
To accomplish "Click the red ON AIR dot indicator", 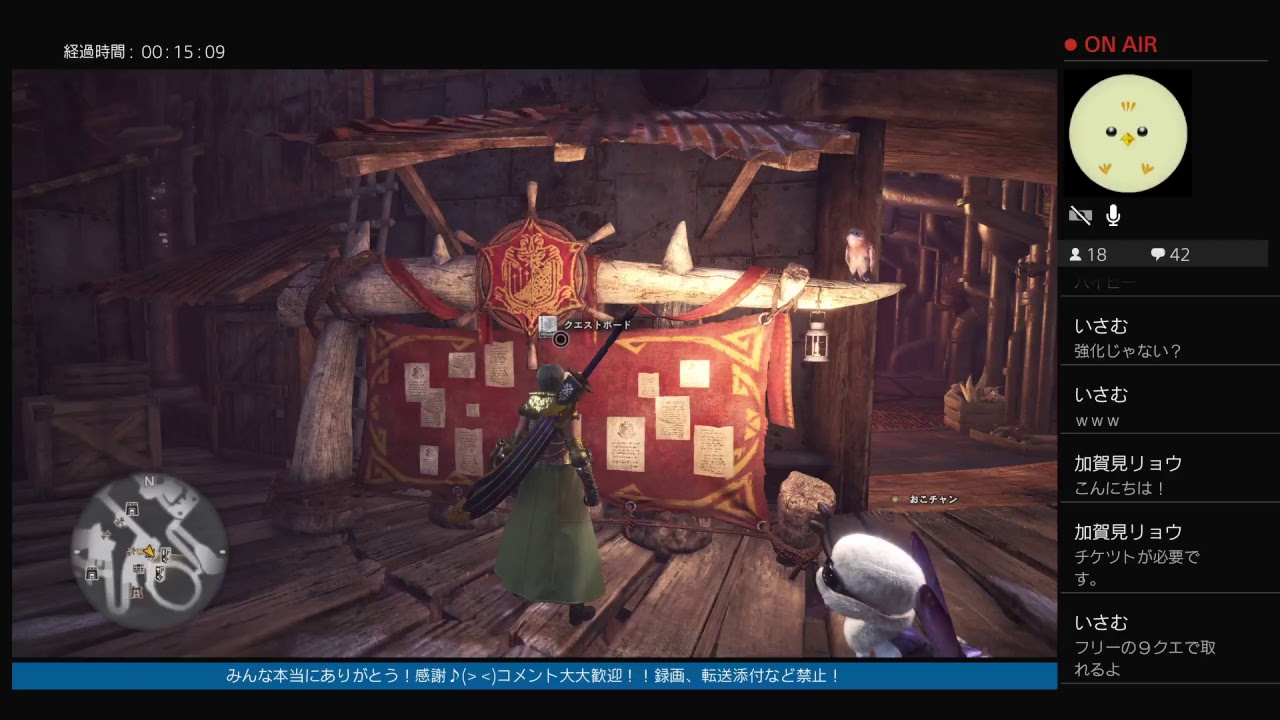I will coord(1070,44).
